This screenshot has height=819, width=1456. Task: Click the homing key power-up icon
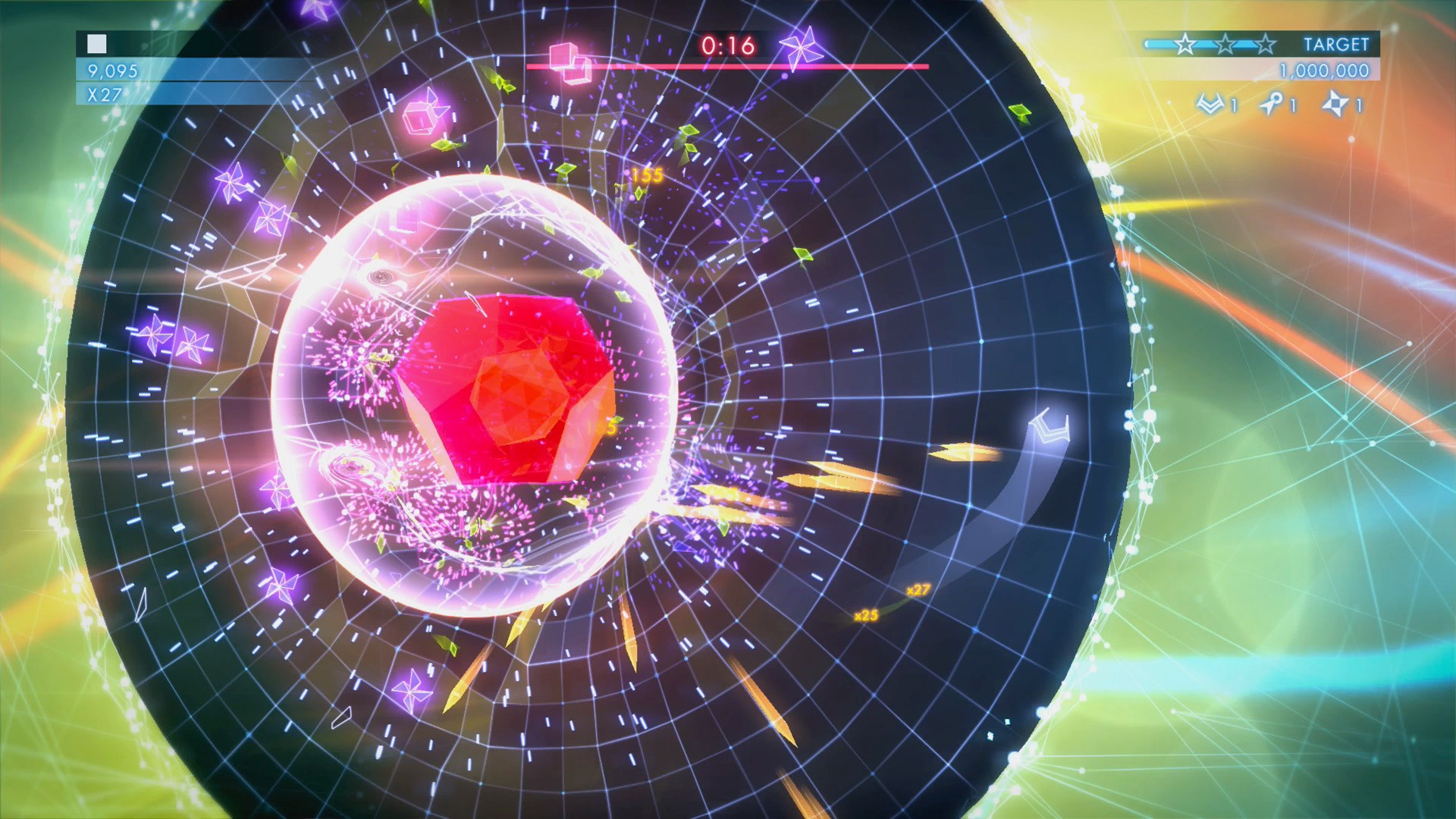click(1272, 102)
